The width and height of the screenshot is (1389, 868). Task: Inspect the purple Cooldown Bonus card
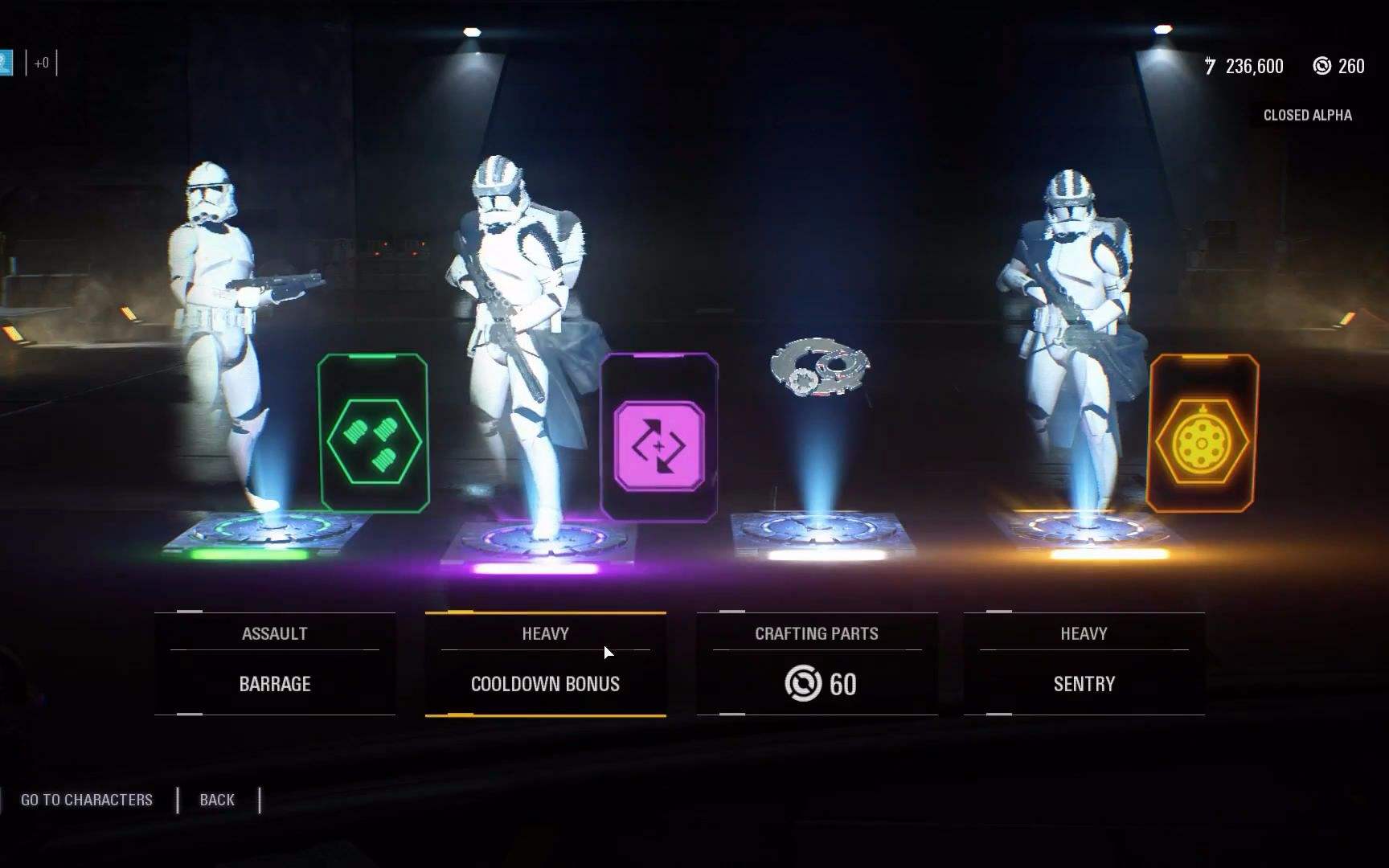click(659, 438)
